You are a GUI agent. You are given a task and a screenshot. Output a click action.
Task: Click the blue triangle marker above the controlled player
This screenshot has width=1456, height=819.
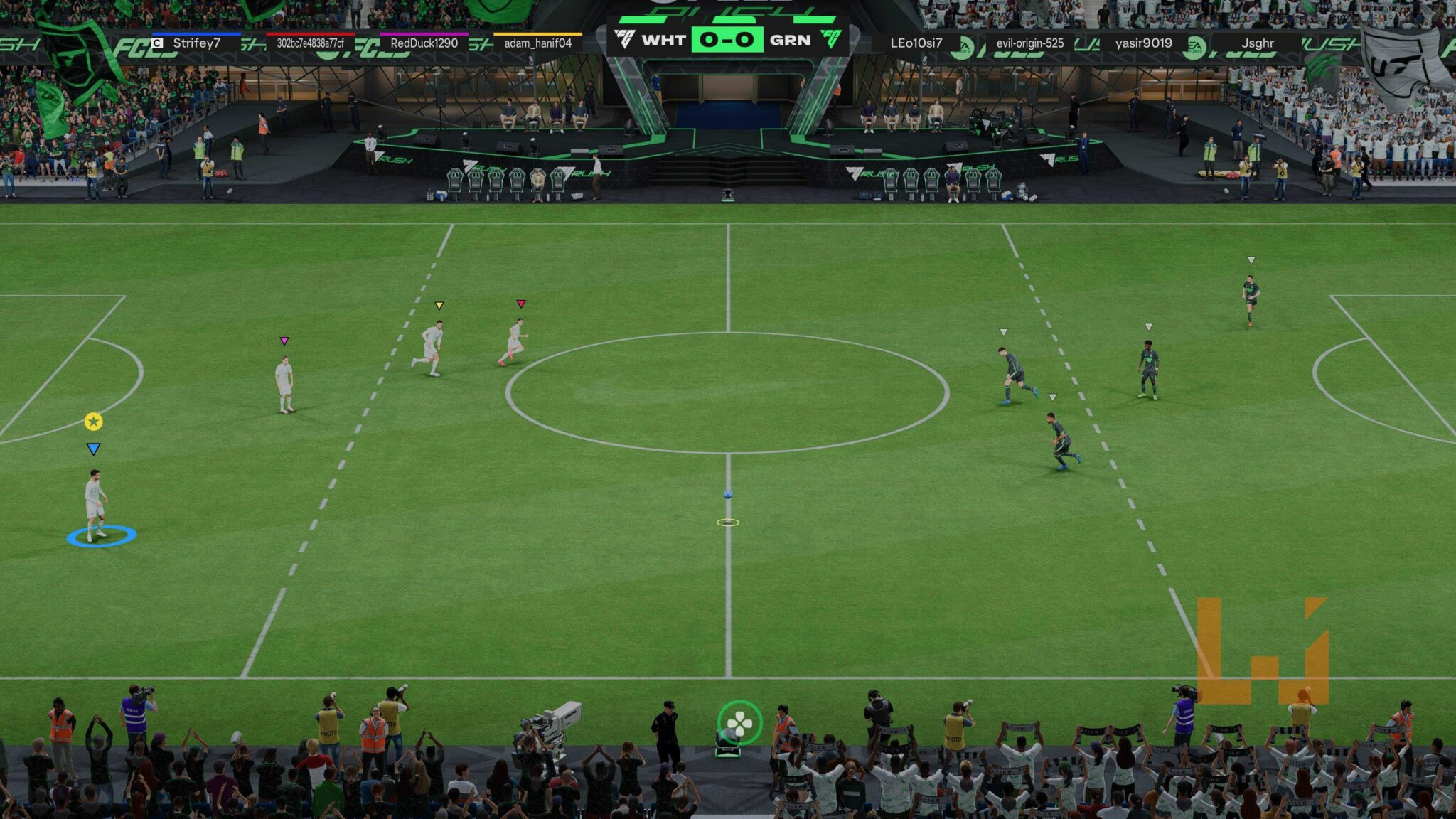pyautogui.click(x=93, y=449)
